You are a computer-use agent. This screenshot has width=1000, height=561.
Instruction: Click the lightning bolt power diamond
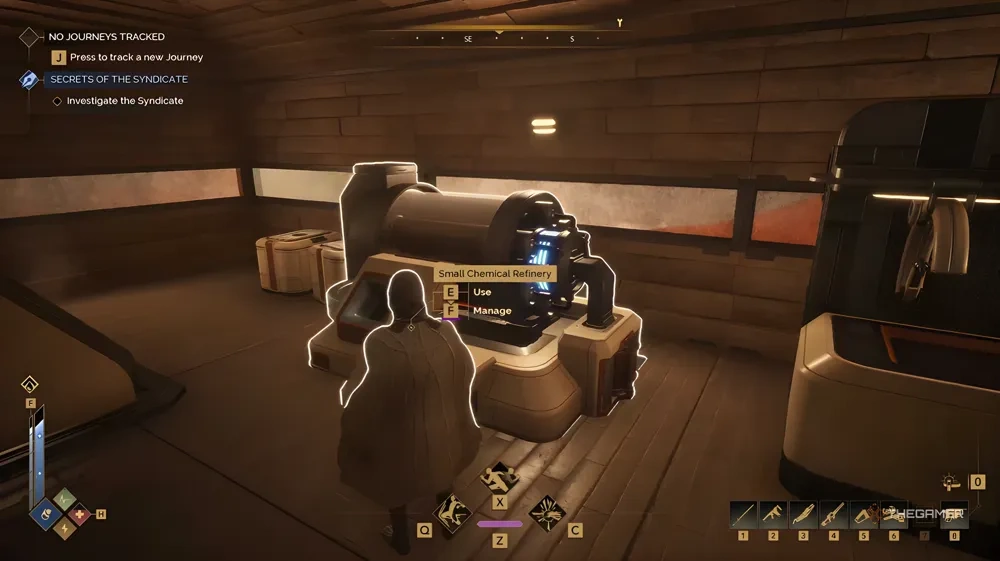point(63,528)
